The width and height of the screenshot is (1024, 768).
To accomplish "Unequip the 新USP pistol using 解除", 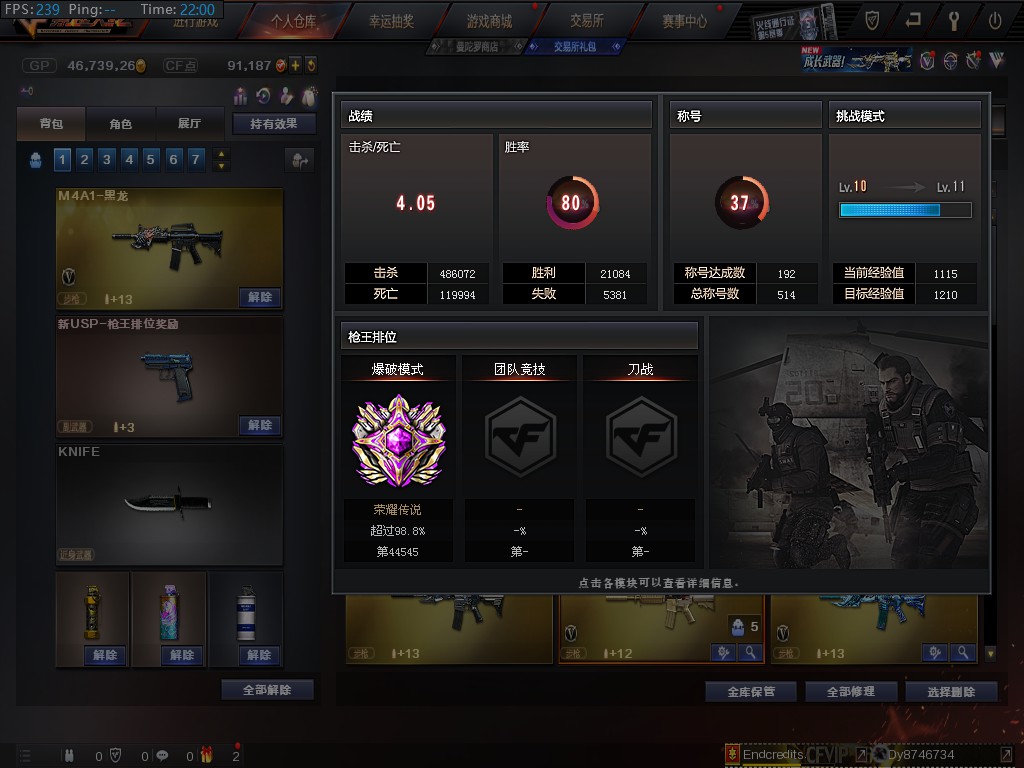I will pyautogui.click(x=260, y=425).
